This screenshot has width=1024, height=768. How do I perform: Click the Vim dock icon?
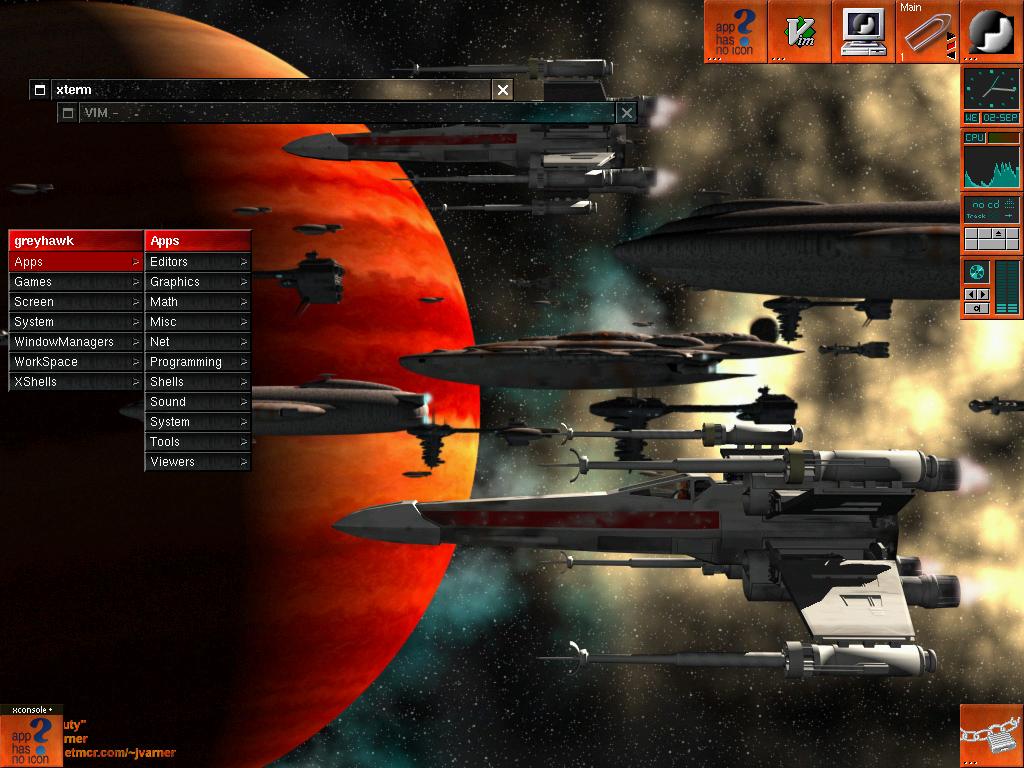point(800,32)
